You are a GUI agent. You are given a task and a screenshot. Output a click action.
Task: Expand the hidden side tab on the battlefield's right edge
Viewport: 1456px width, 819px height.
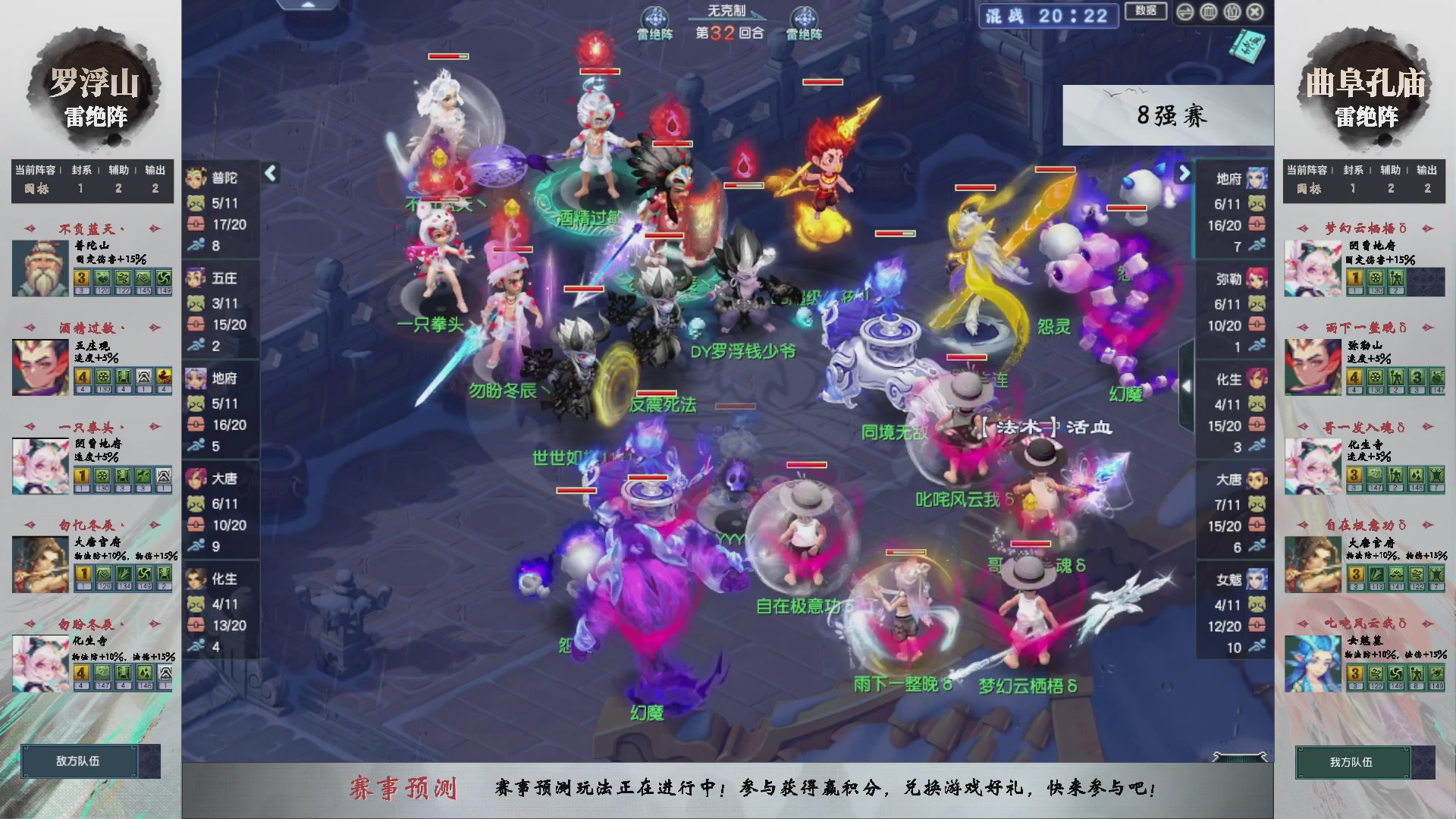[x=1188, y=387]
